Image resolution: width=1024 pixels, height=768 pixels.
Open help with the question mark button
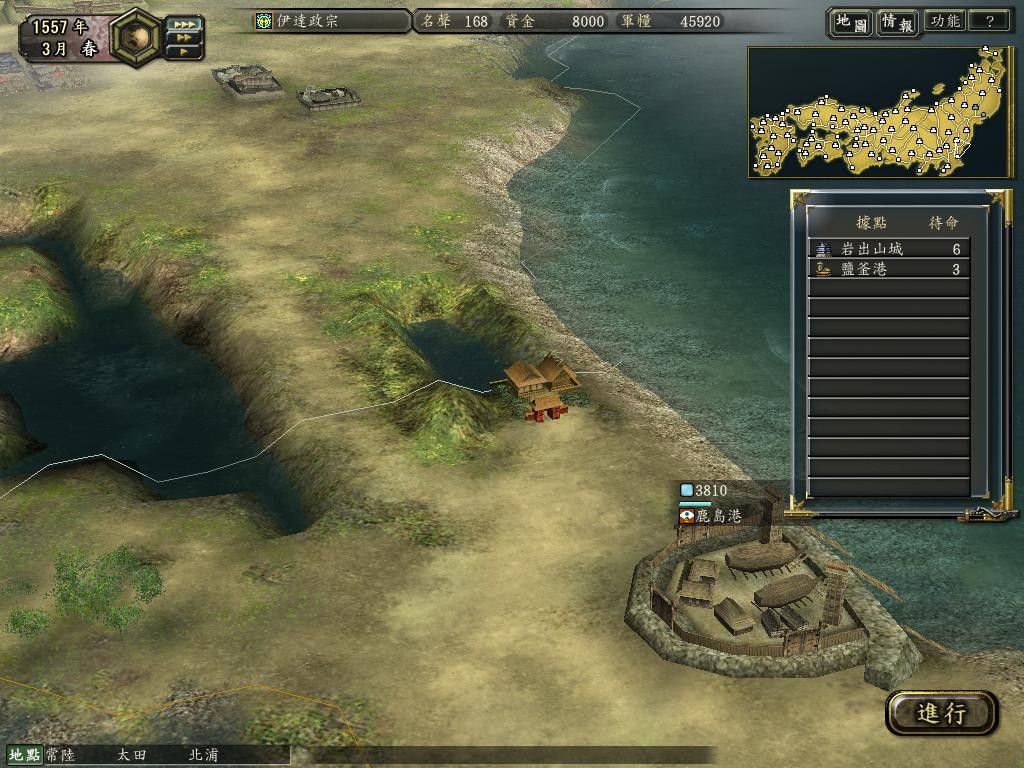989,22
